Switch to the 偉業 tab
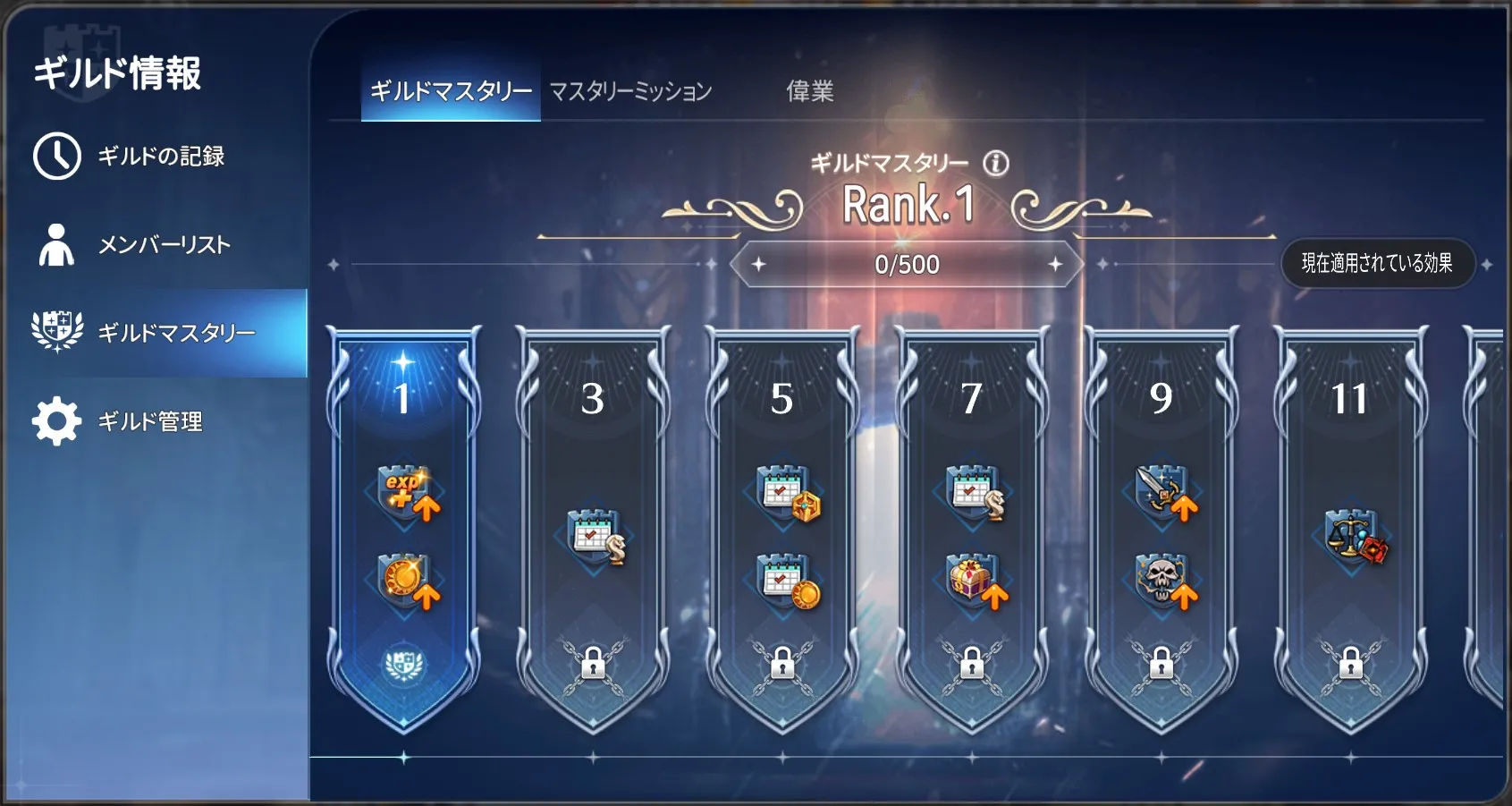This screenshot has height=806, width=1512. pyautogui.click(x=812, y=91)
